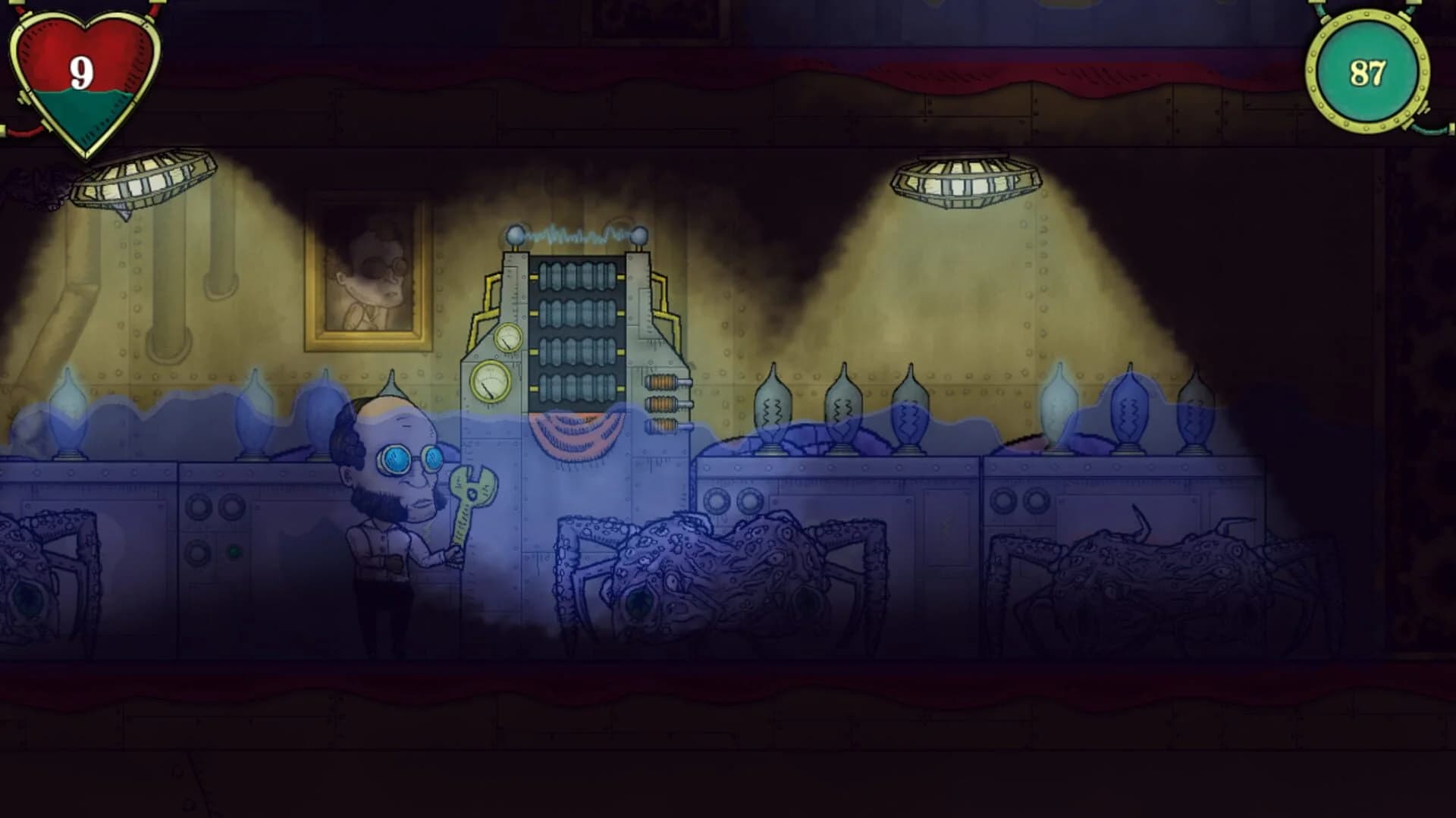Toggle the large lower dial gauge

491,381
